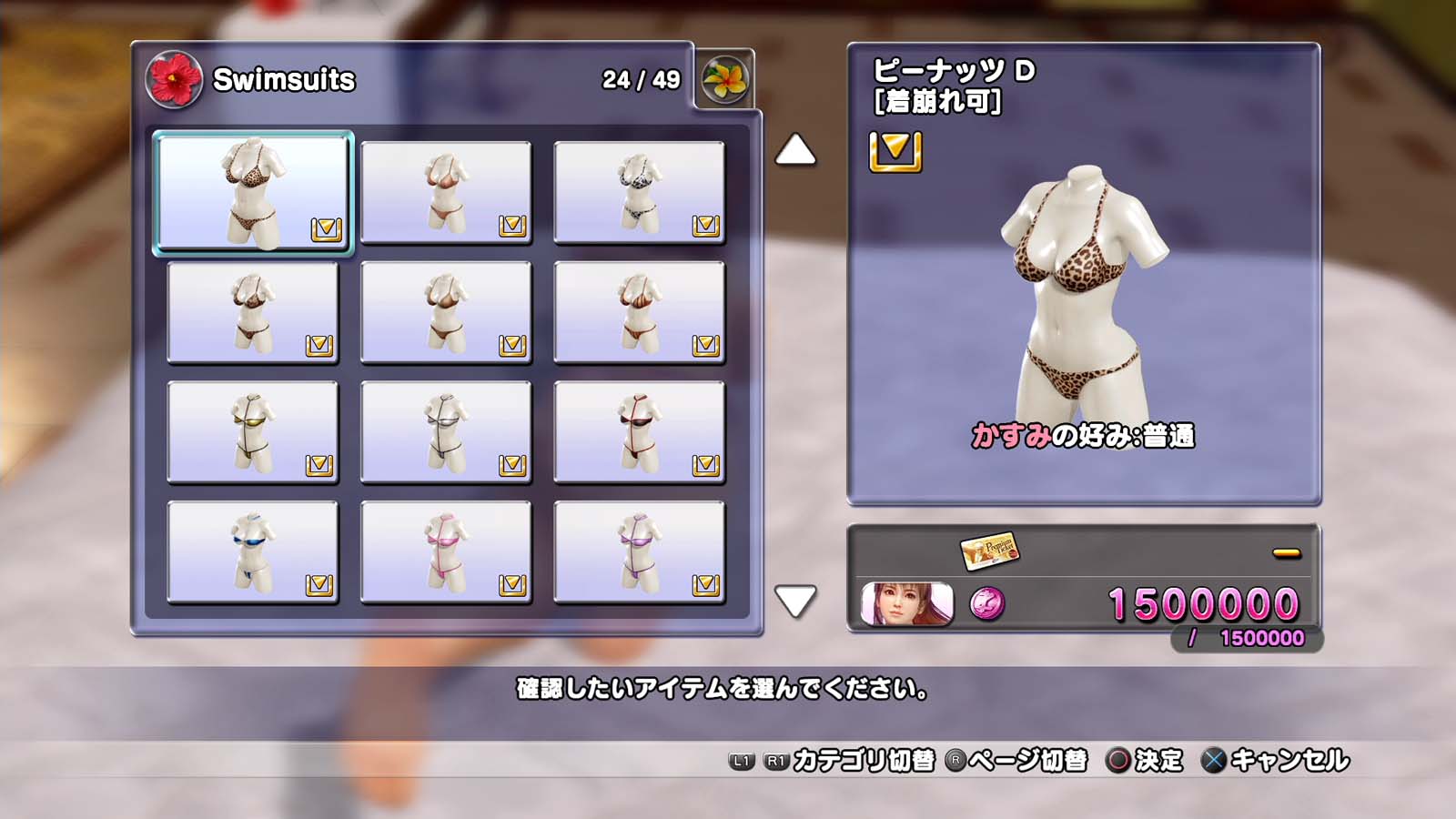Select the blue bikini tile

click(x=253, y=551)
